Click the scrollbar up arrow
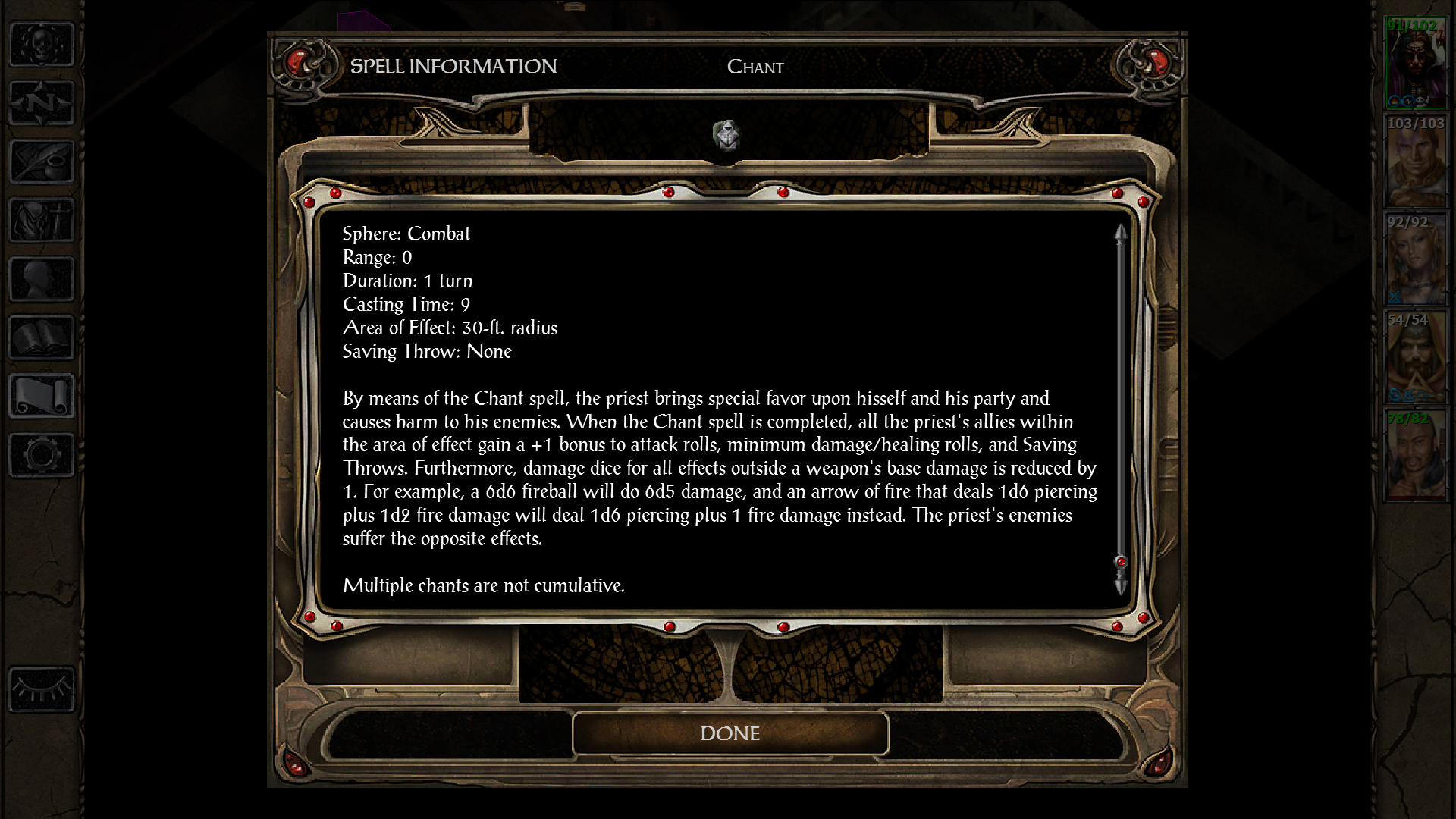 [x=1120, y=234]
